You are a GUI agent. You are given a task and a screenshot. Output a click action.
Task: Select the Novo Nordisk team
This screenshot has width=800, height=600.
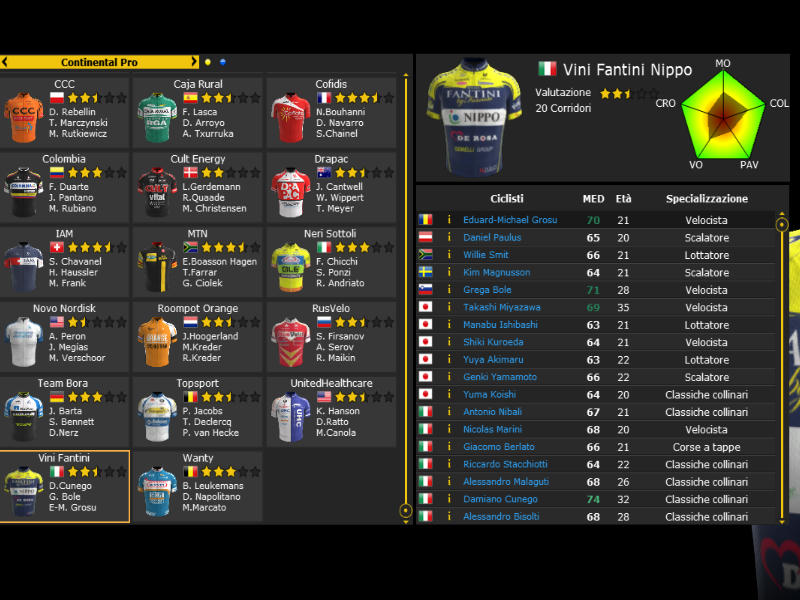(65, 337)
